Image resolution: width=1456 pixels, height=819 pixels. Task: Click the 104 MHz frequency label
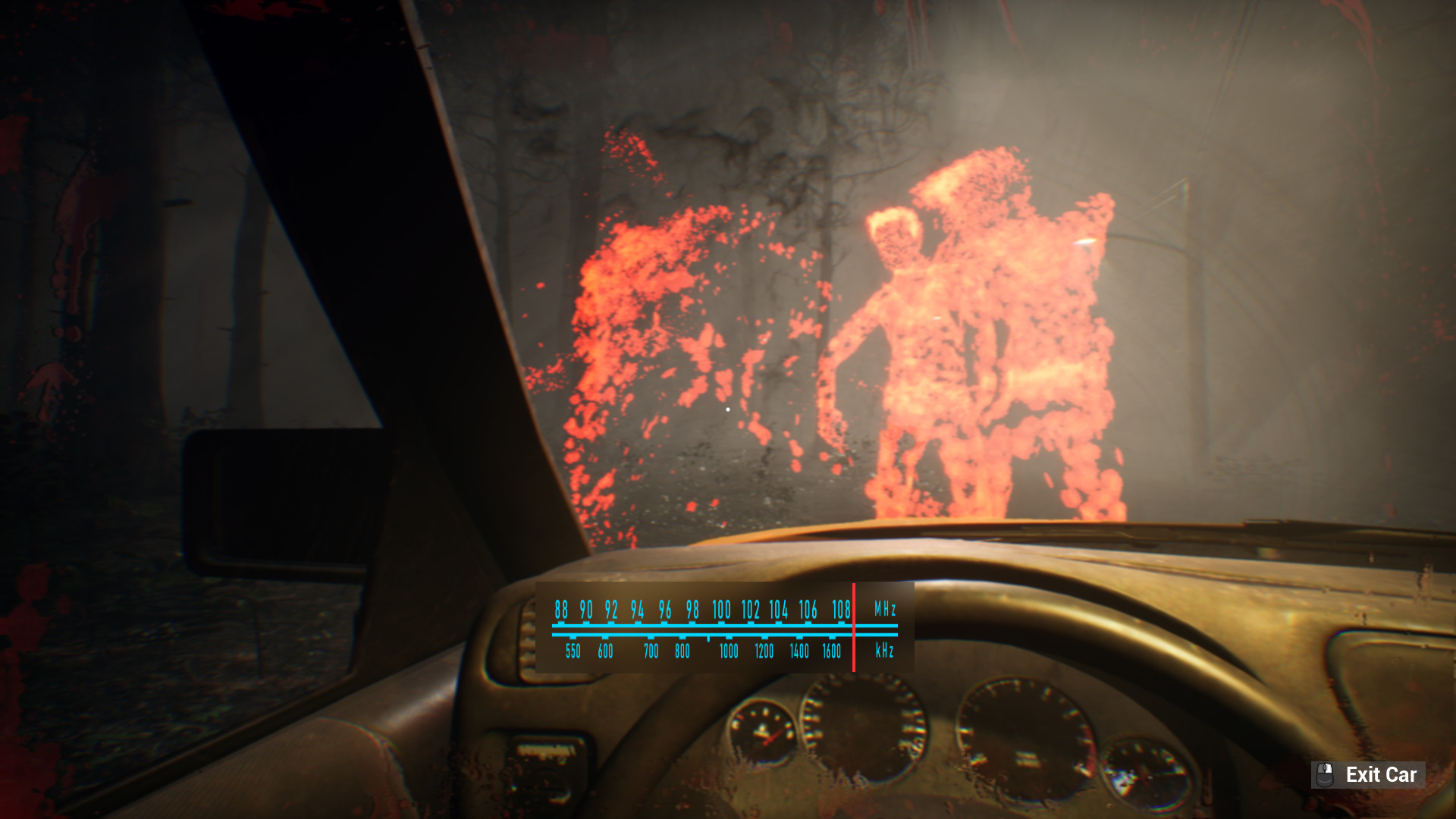[777, 609]
